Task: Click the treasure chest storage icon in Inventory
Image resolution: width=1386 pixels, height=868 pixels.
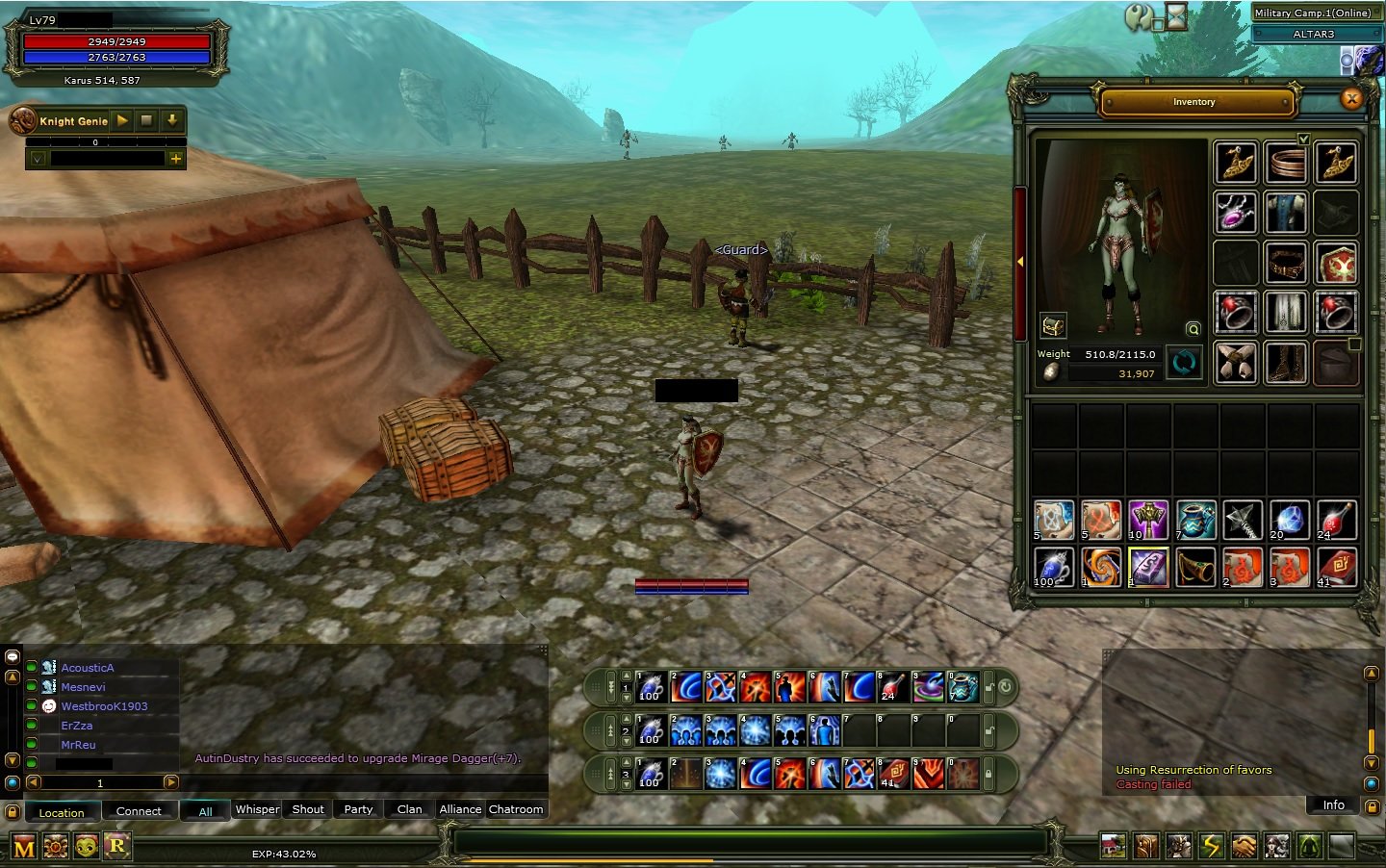Action: (x=1053, y=325)
